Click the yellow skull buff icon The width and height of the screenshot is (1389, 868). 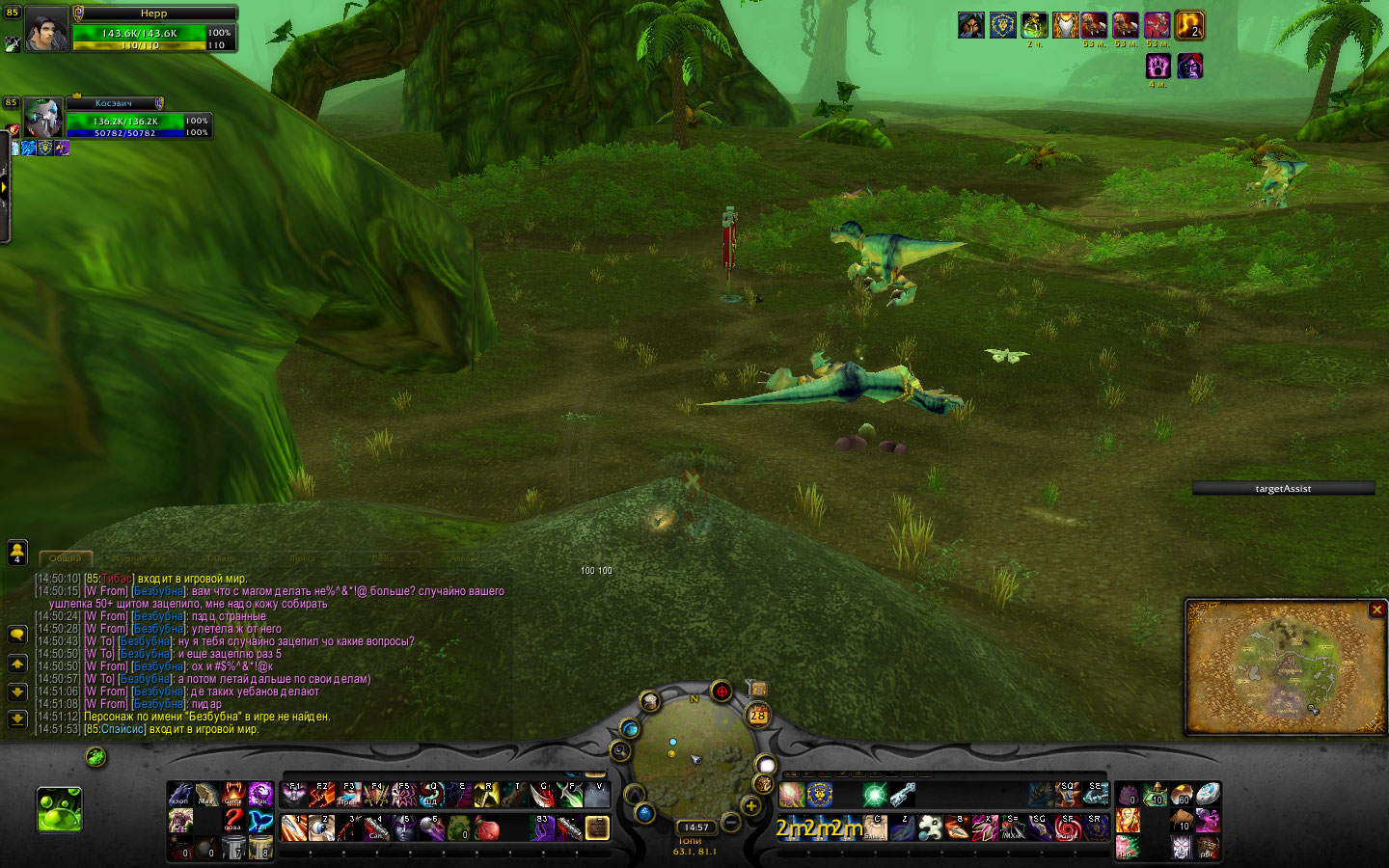(x=1189, y=25)
